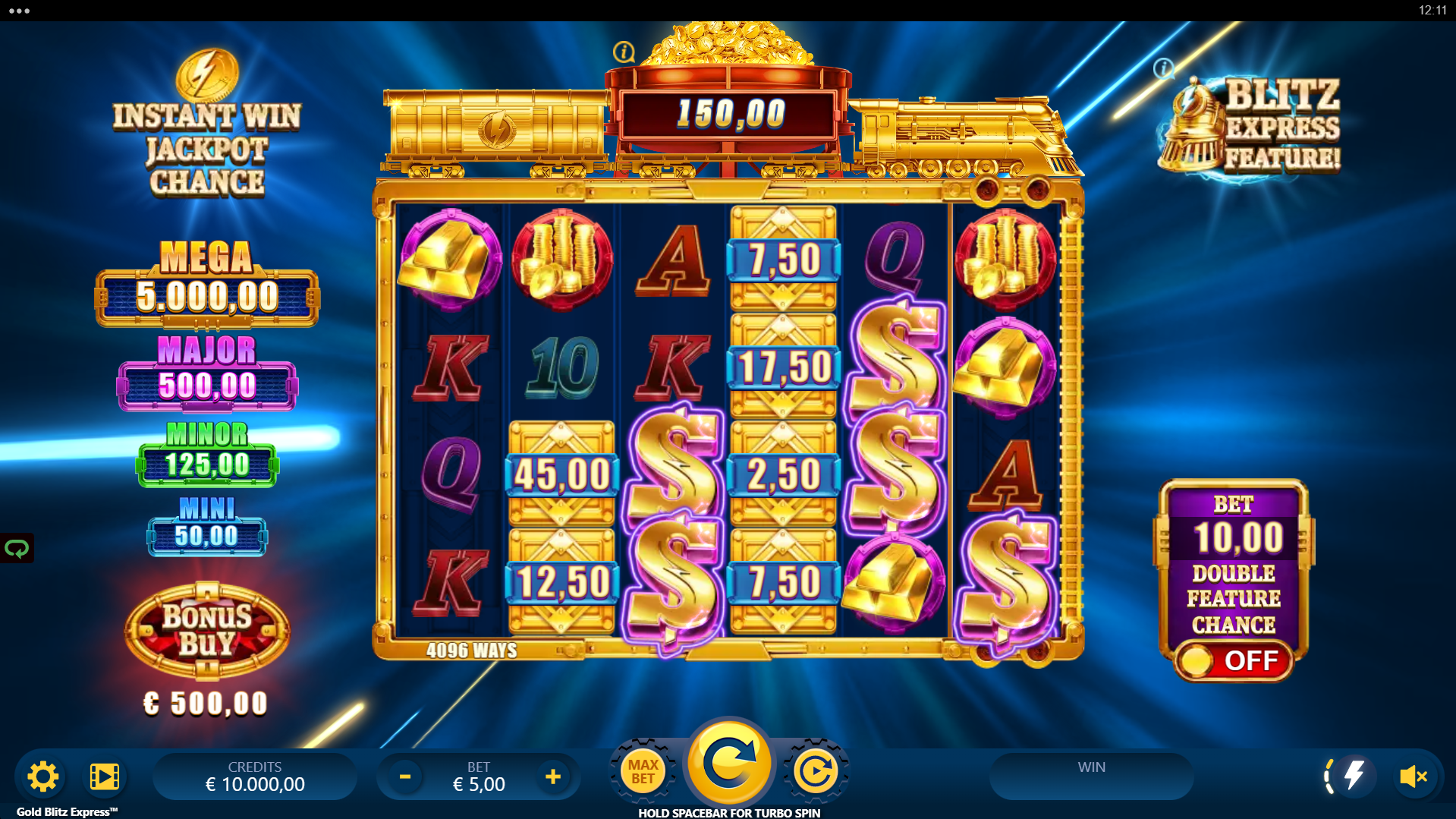This screenshot has height=819, width=1456.
Task: Click the info icon above the train
Action: pyautogui.click(x=624, y=50)
